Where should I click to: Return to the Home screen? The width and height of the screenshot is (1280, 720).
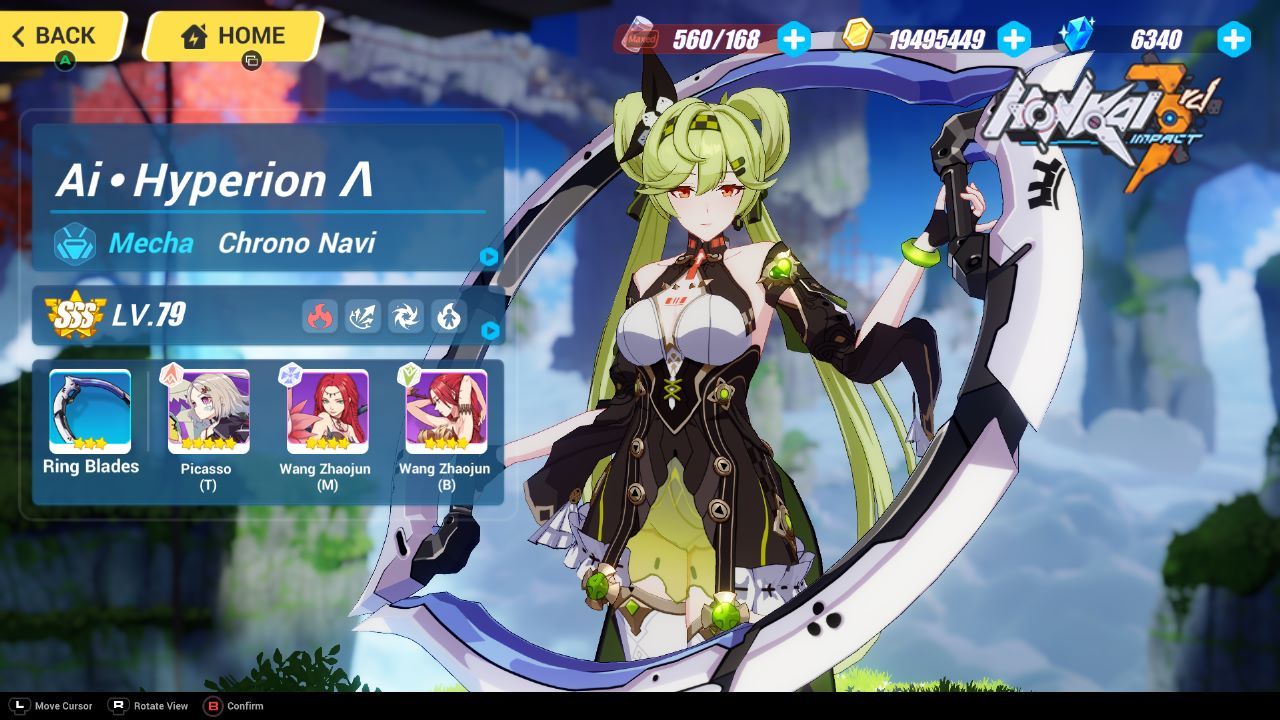point(232,36)
